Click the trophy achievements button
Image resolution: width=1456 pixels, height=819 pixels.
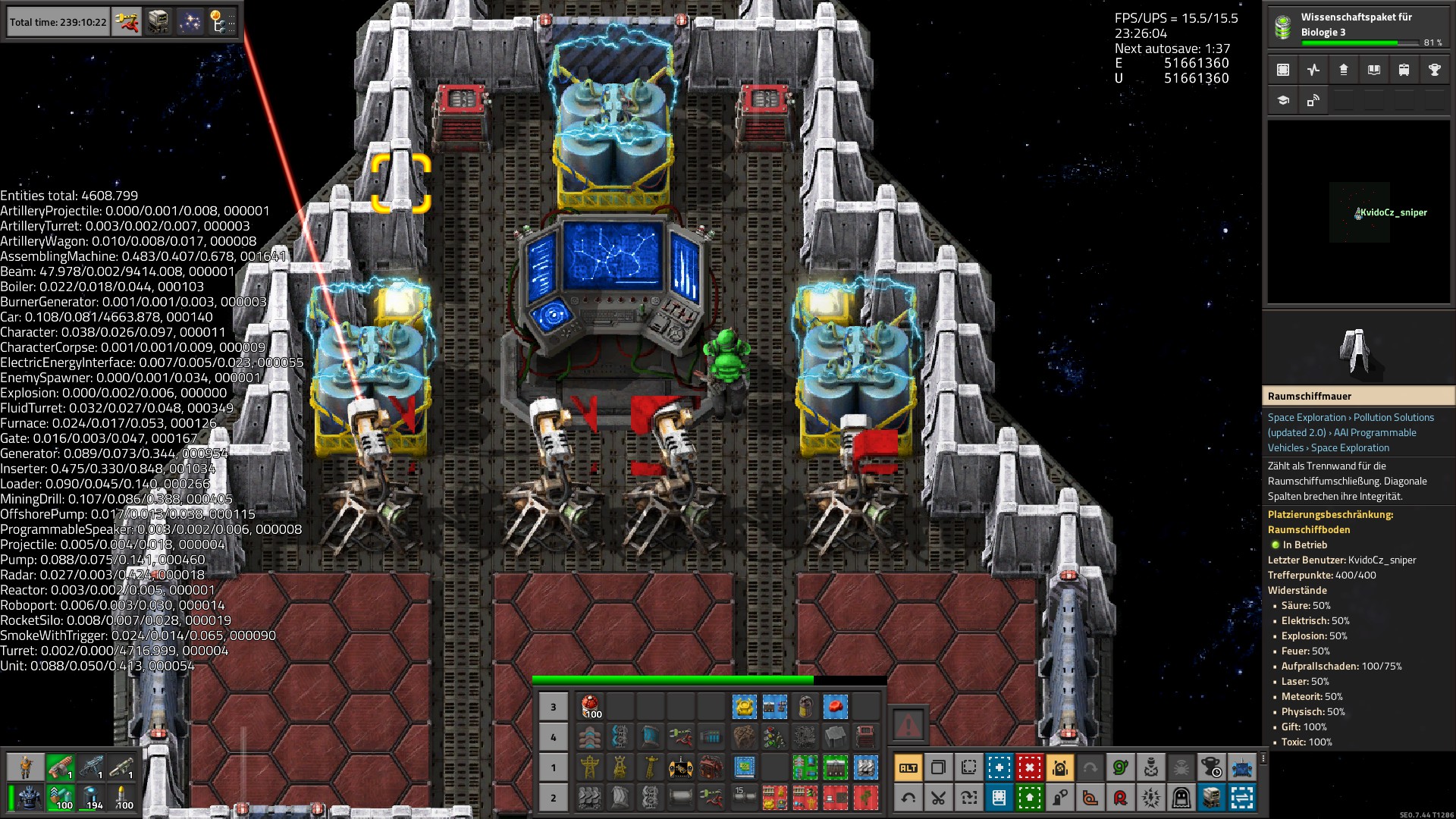[x=1434, y=70]
